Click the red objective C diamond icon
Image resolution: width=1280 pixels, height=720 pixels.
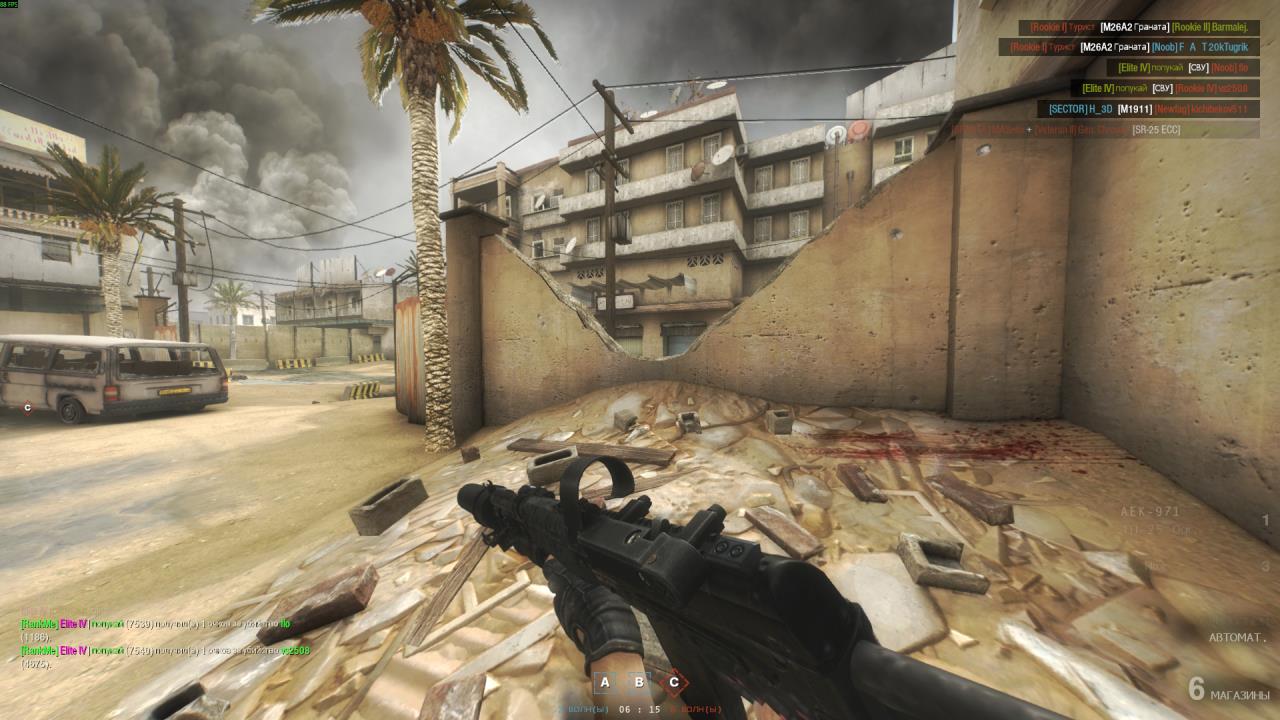coord(673,683)
